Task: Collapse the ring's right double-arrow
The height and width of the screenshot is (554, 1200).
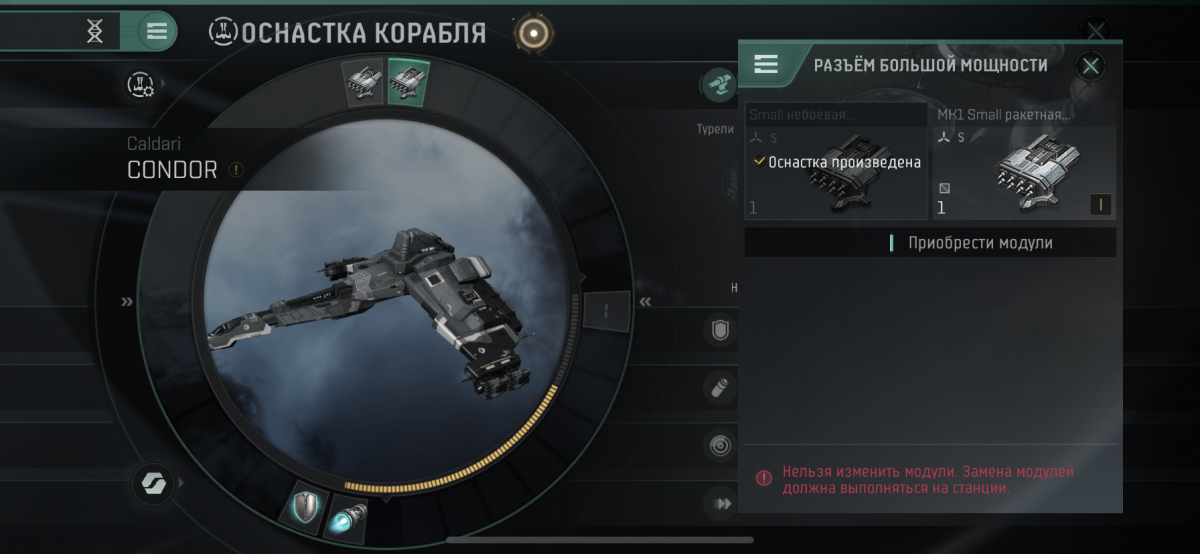Action: [x=646, y=301]
